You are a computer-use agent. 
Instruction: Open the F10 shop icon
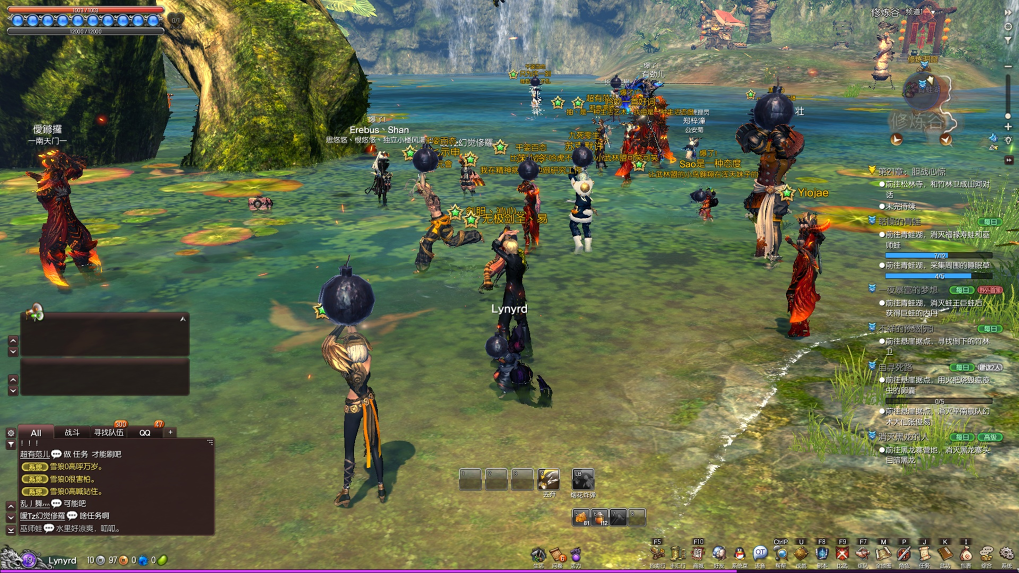(698, 553)
